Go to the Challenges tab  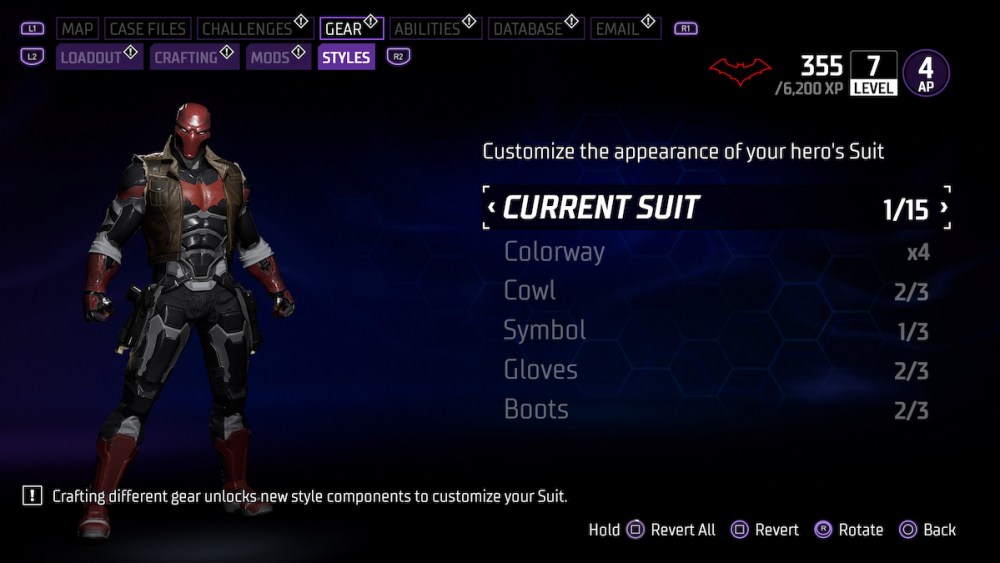[247, 29]
